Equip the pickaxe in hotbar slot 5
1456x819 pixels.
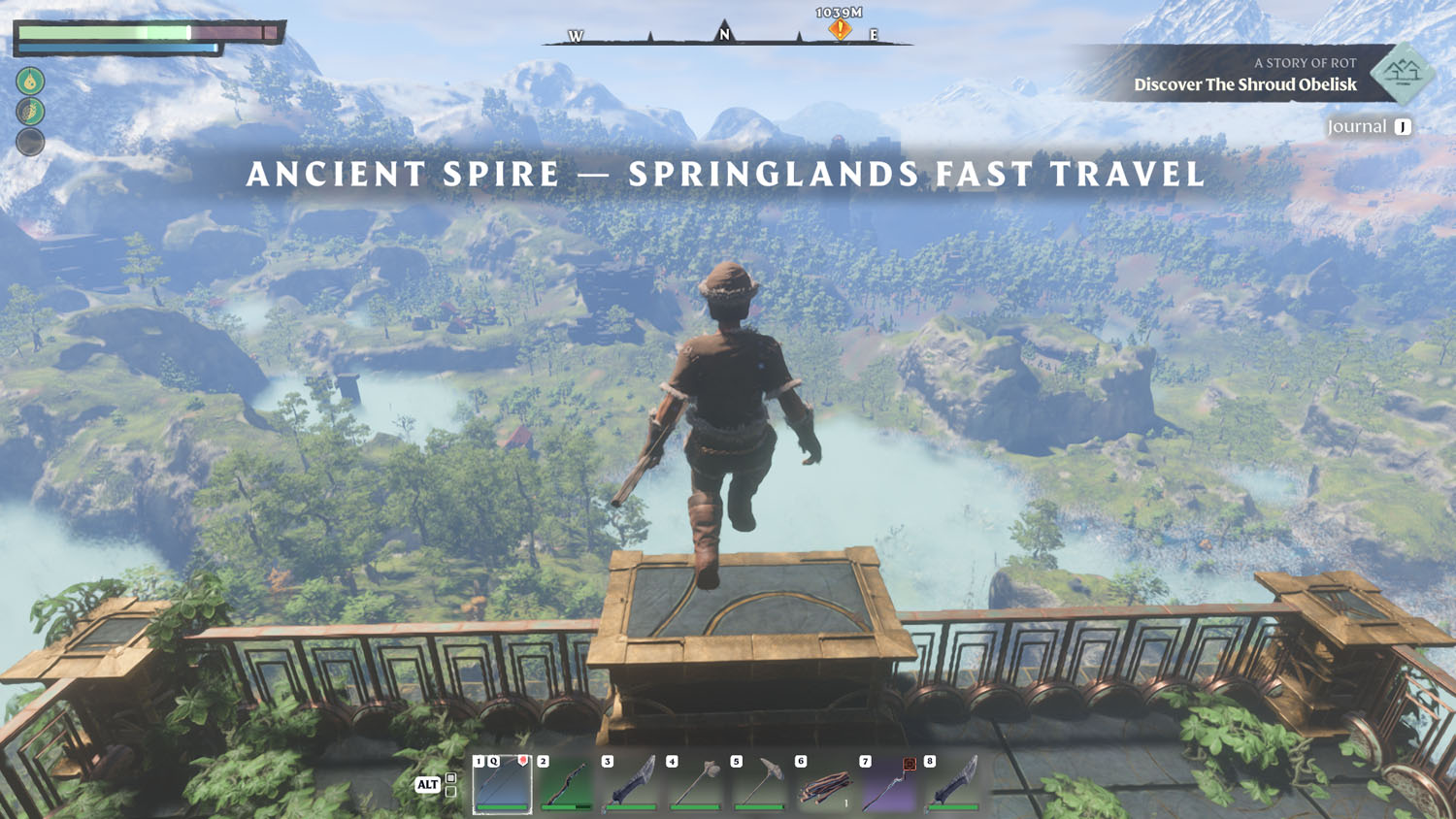click(x=760, y=784)
